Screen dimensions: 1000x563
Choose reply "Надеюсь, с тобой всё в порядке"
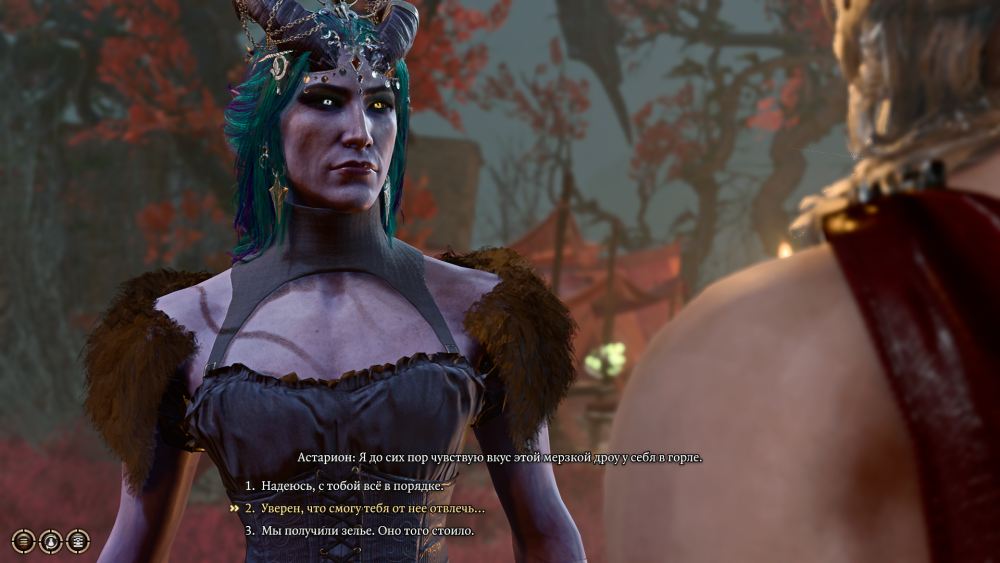point(352,486)
